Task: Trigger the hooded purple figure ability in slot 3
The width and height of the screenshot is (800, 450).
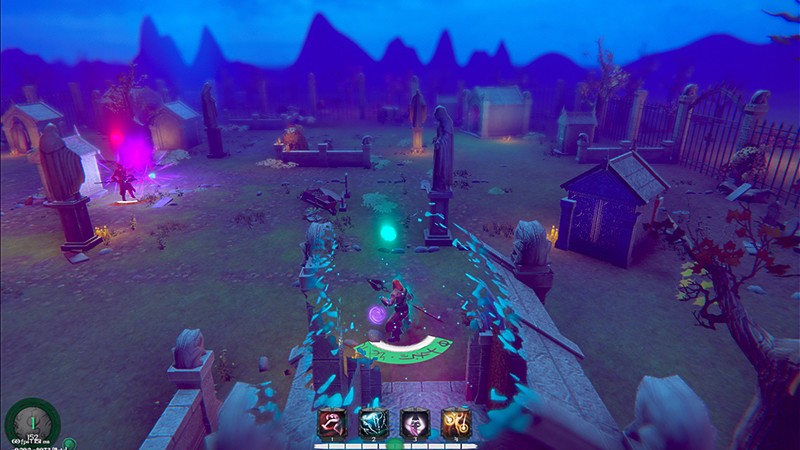Action: [x=416, y=422]
